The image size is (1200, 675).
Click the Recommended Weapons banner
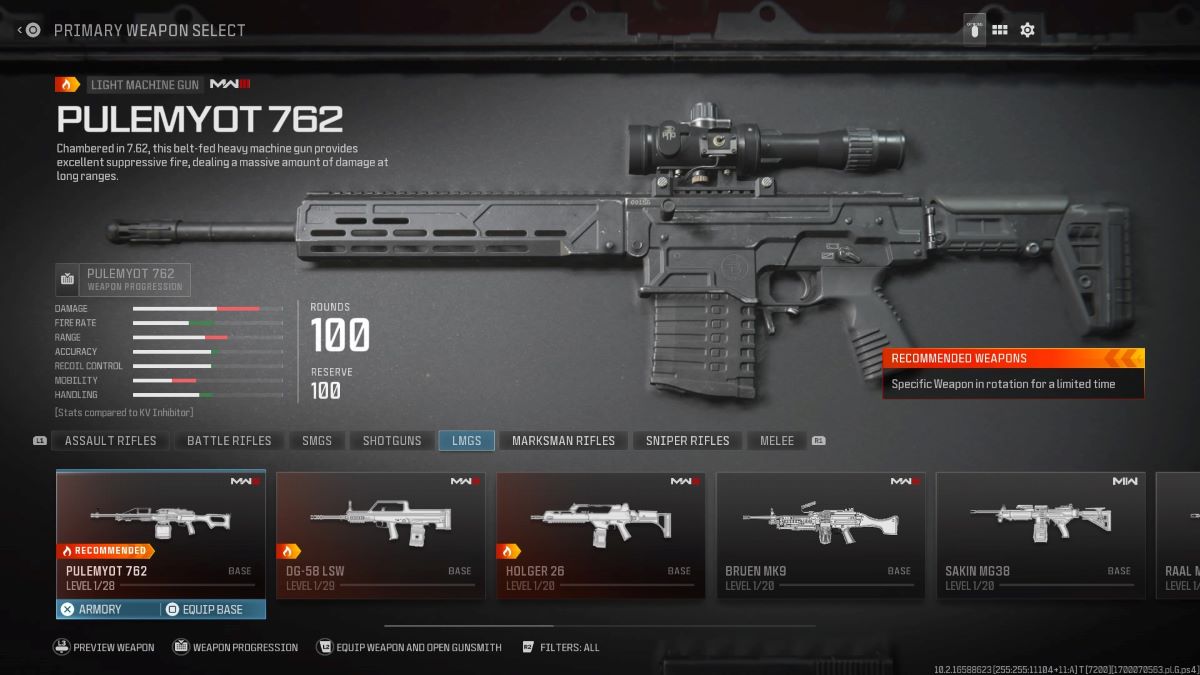coord(1013,372)
